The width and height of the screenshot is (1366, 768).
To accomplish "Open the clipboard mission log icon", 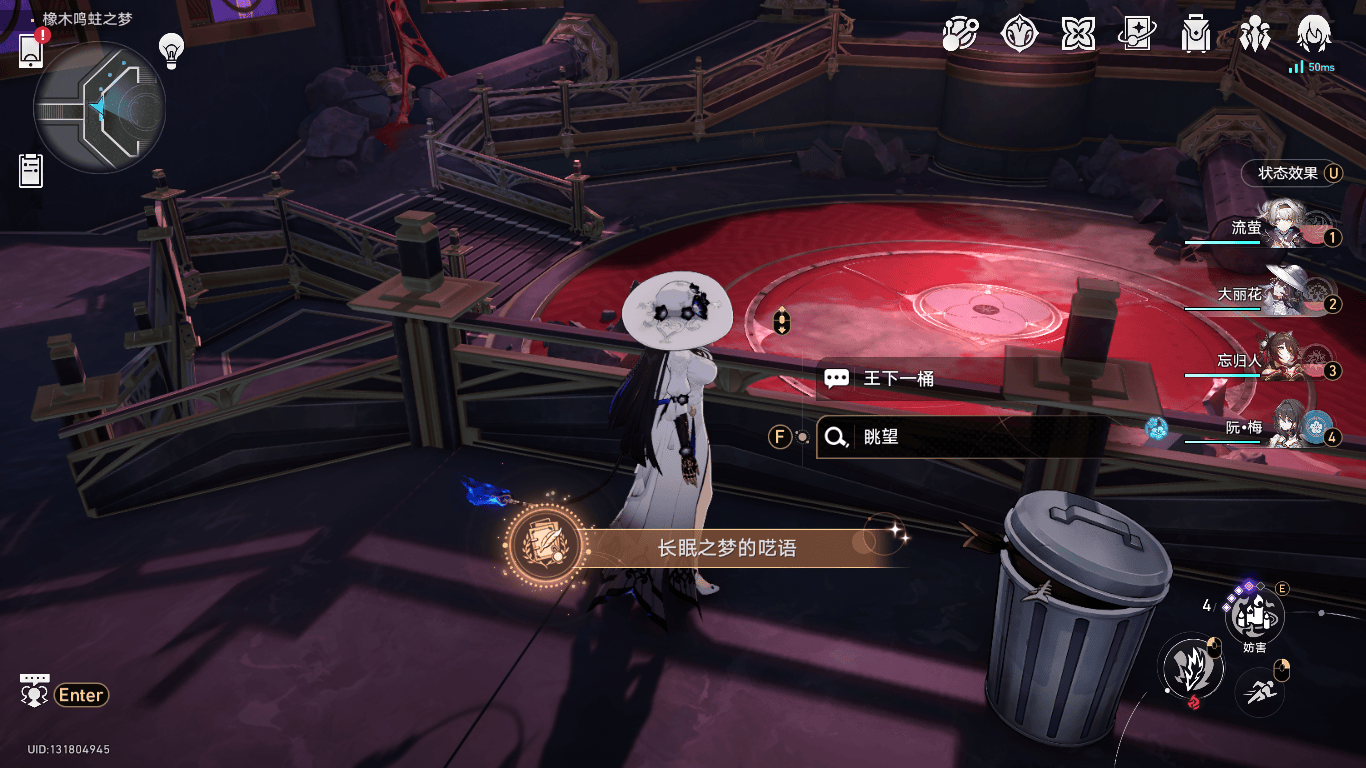I will (31, 170).
